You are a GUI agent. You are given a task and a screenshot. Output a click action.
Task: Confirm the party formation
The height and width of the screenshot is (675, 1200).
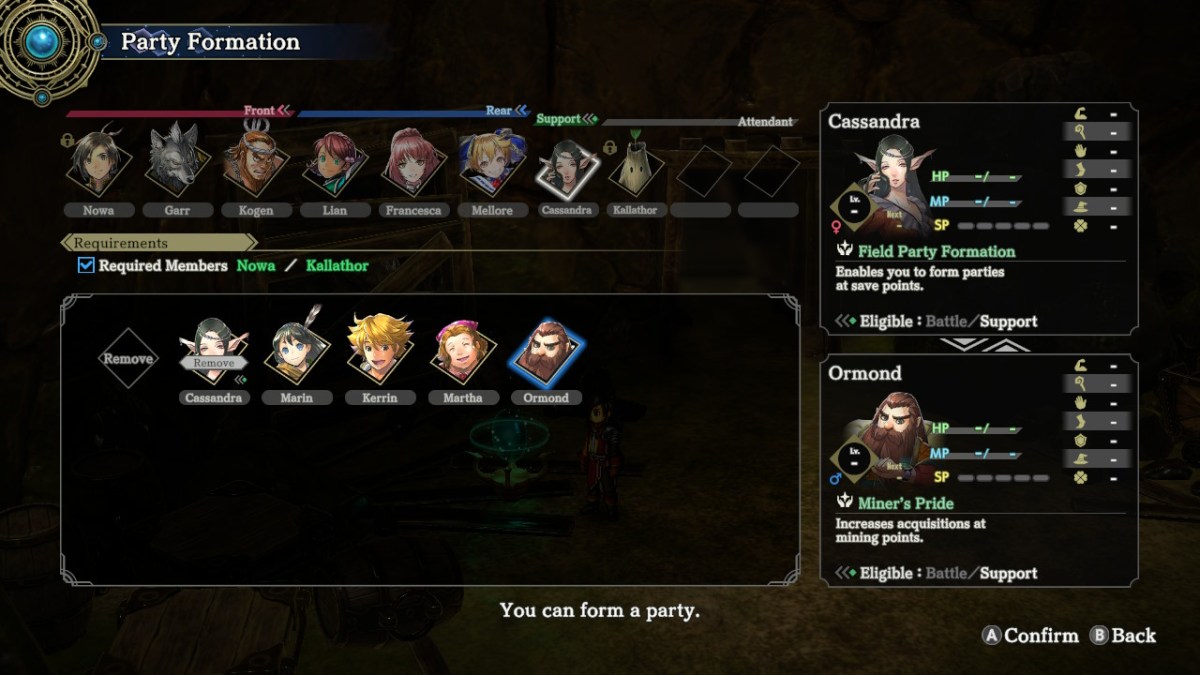(x=1032, y=635)
